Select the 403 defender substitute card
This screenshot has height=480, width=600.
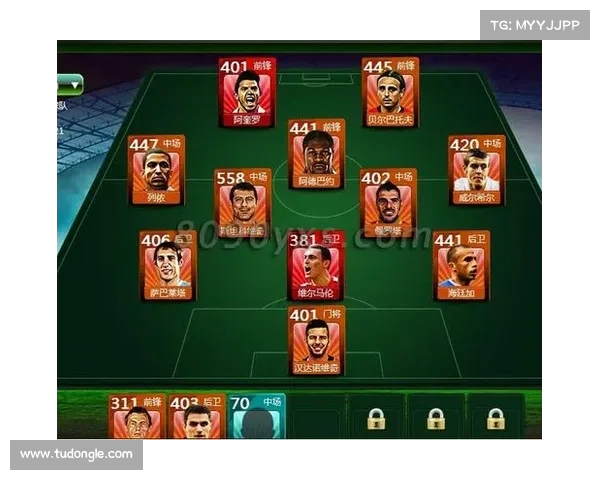(x=197, y=417)
